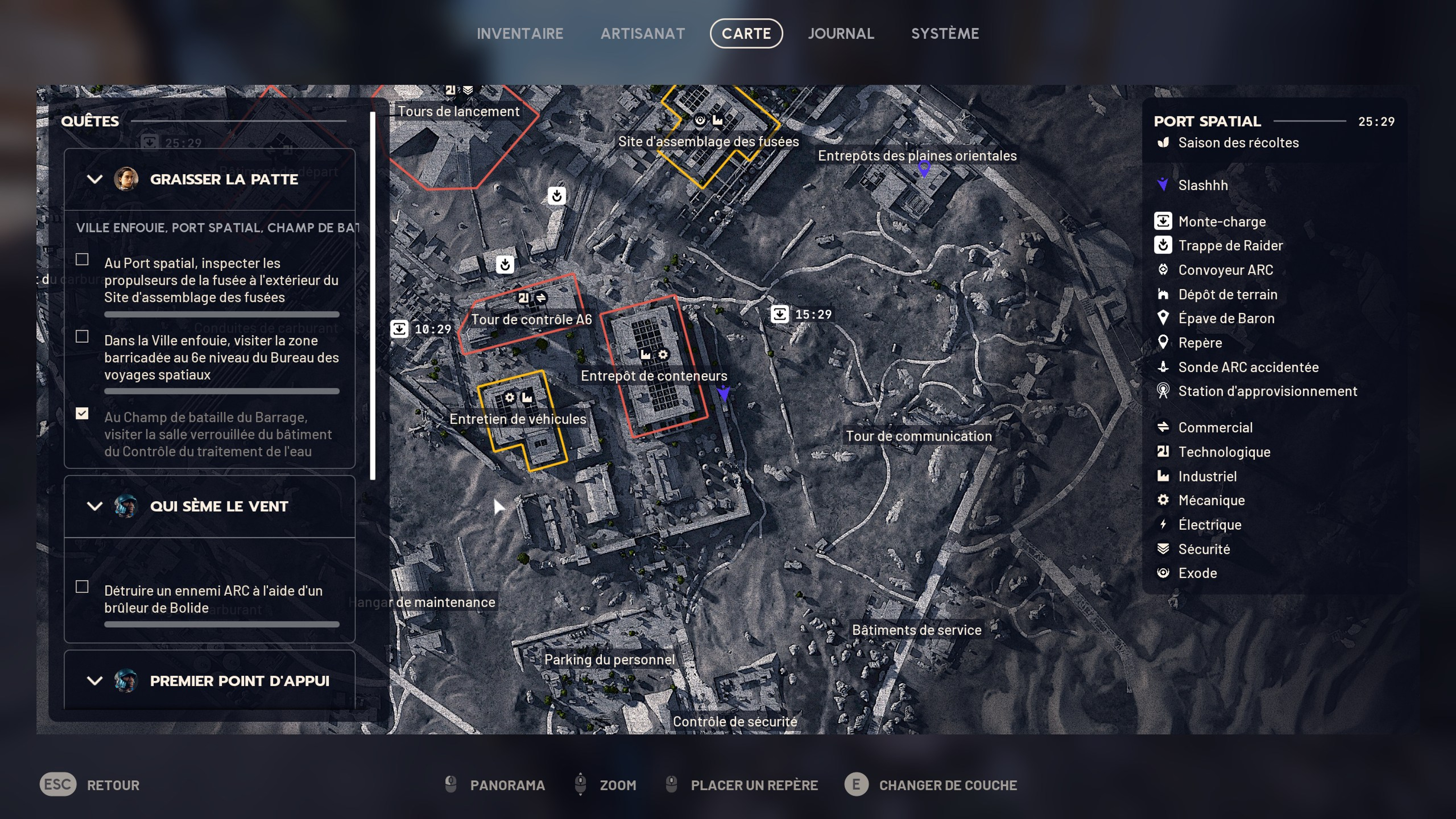Open the INVENTAIRE tab
Screen dimensions: 1456x819
520,33
